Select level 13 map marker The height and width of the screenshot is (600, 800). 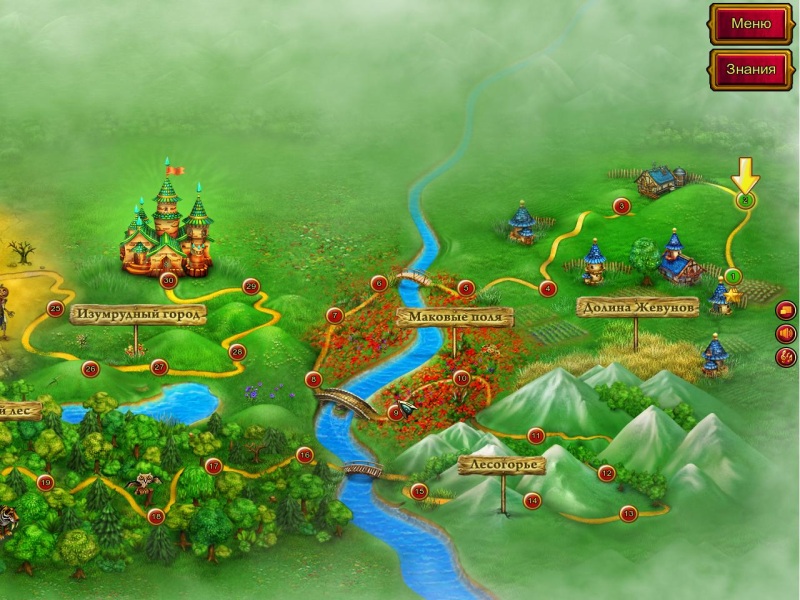click(x=628, y=514)
